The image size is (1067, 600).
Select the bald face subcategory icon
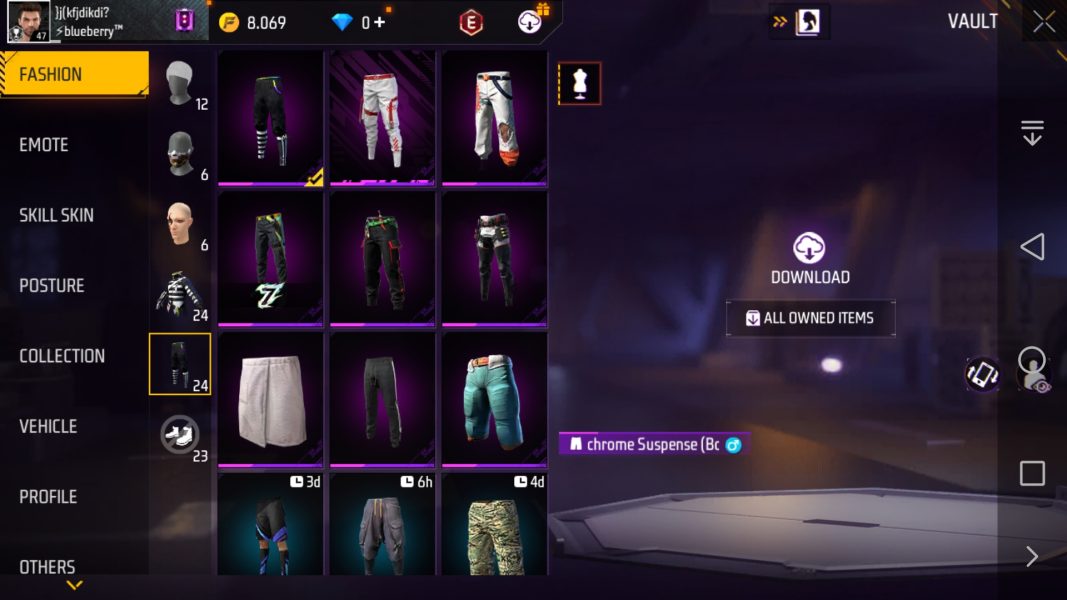tap(180, 224)
